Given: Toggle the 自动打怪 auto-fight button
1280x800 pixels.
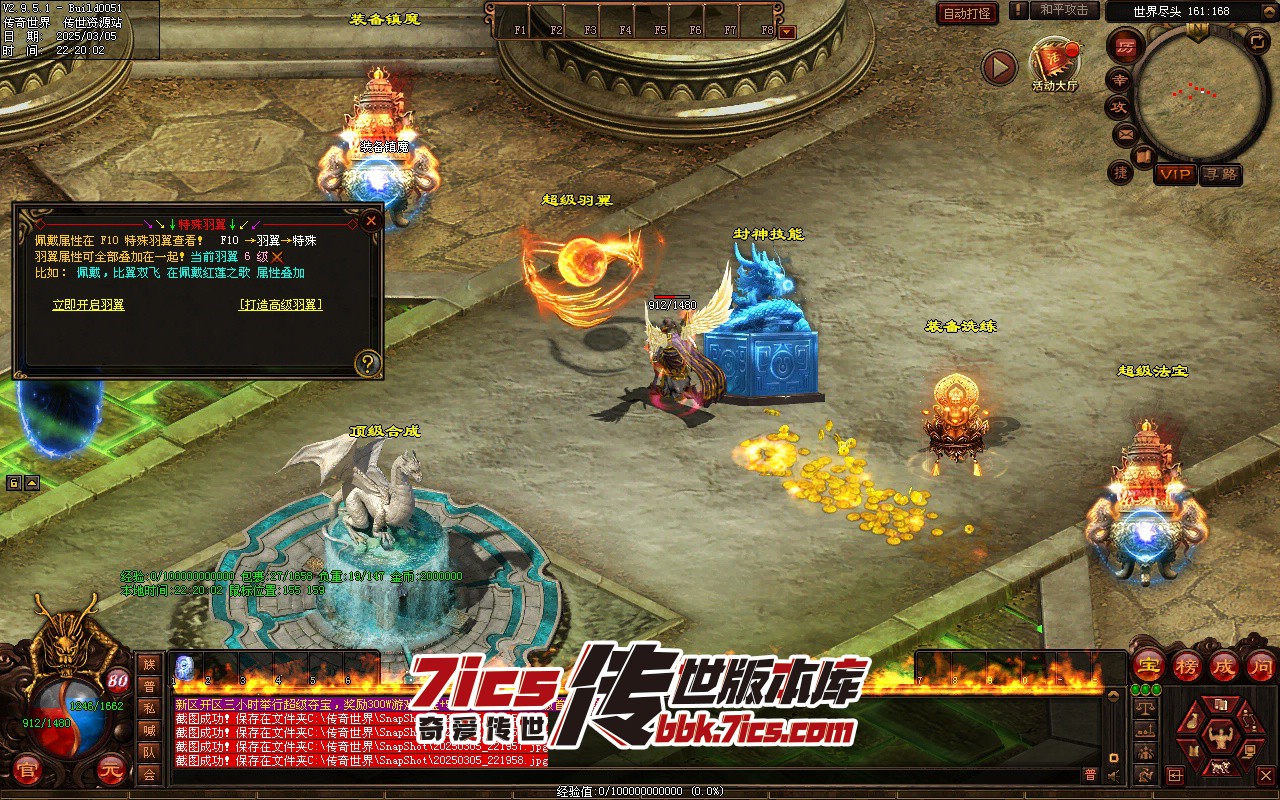Looking at the screenshot, I should [x=967, y=13].
